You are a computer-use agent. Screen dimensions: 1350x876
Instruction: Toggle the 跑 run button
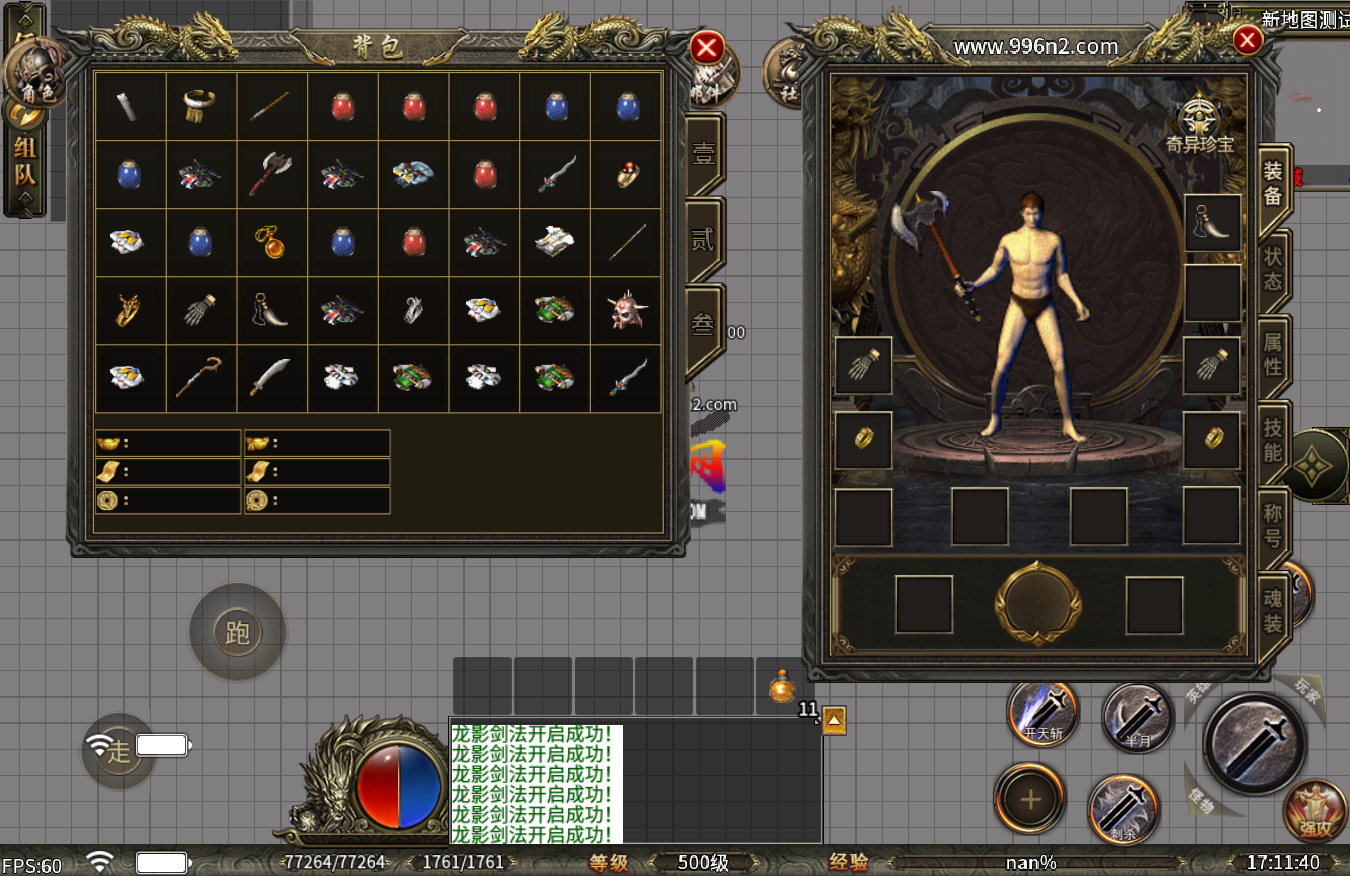pyautogui.click(x=238, y=632)
